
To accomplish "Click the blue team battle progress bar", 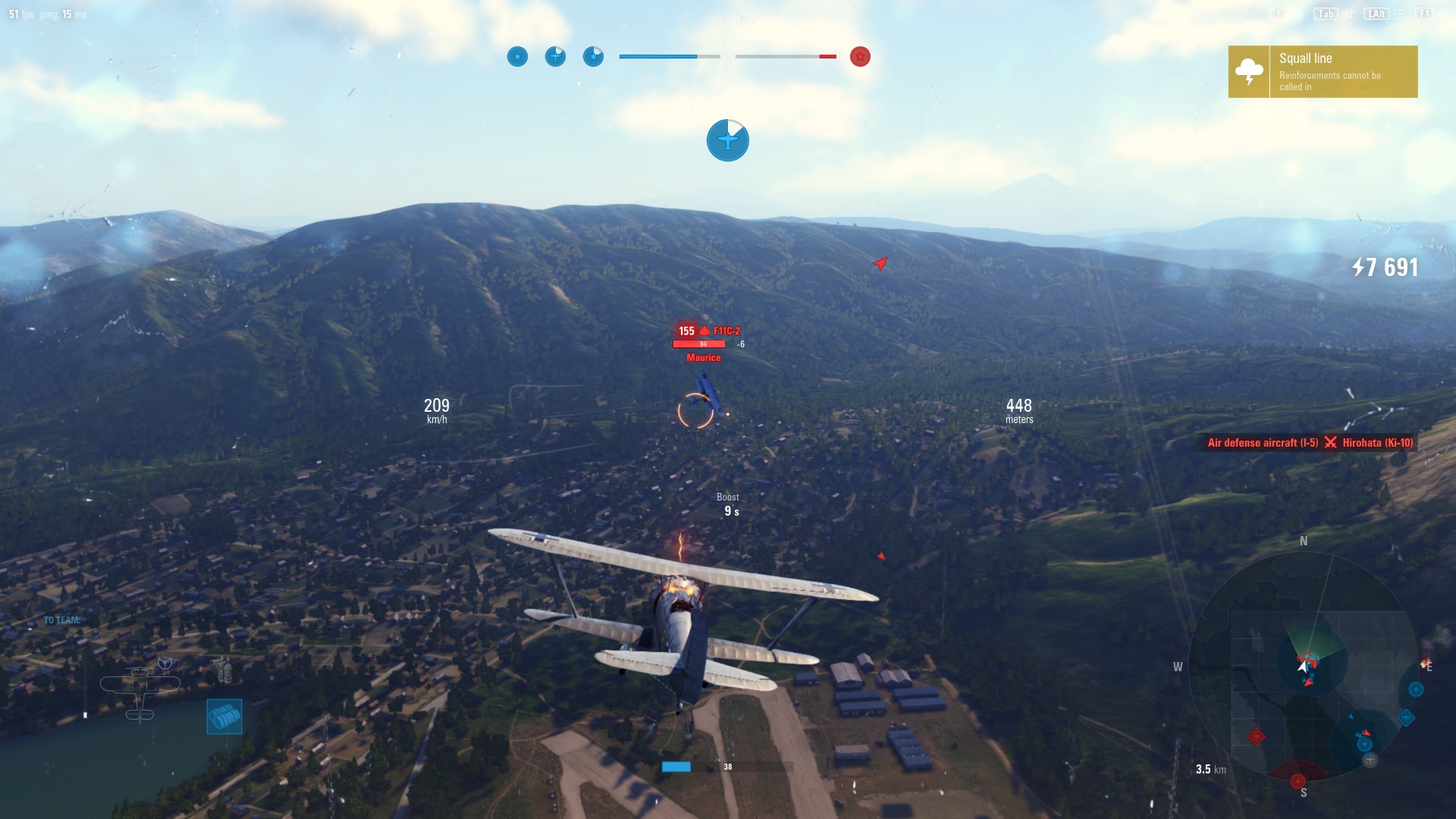I will [660, 56].
